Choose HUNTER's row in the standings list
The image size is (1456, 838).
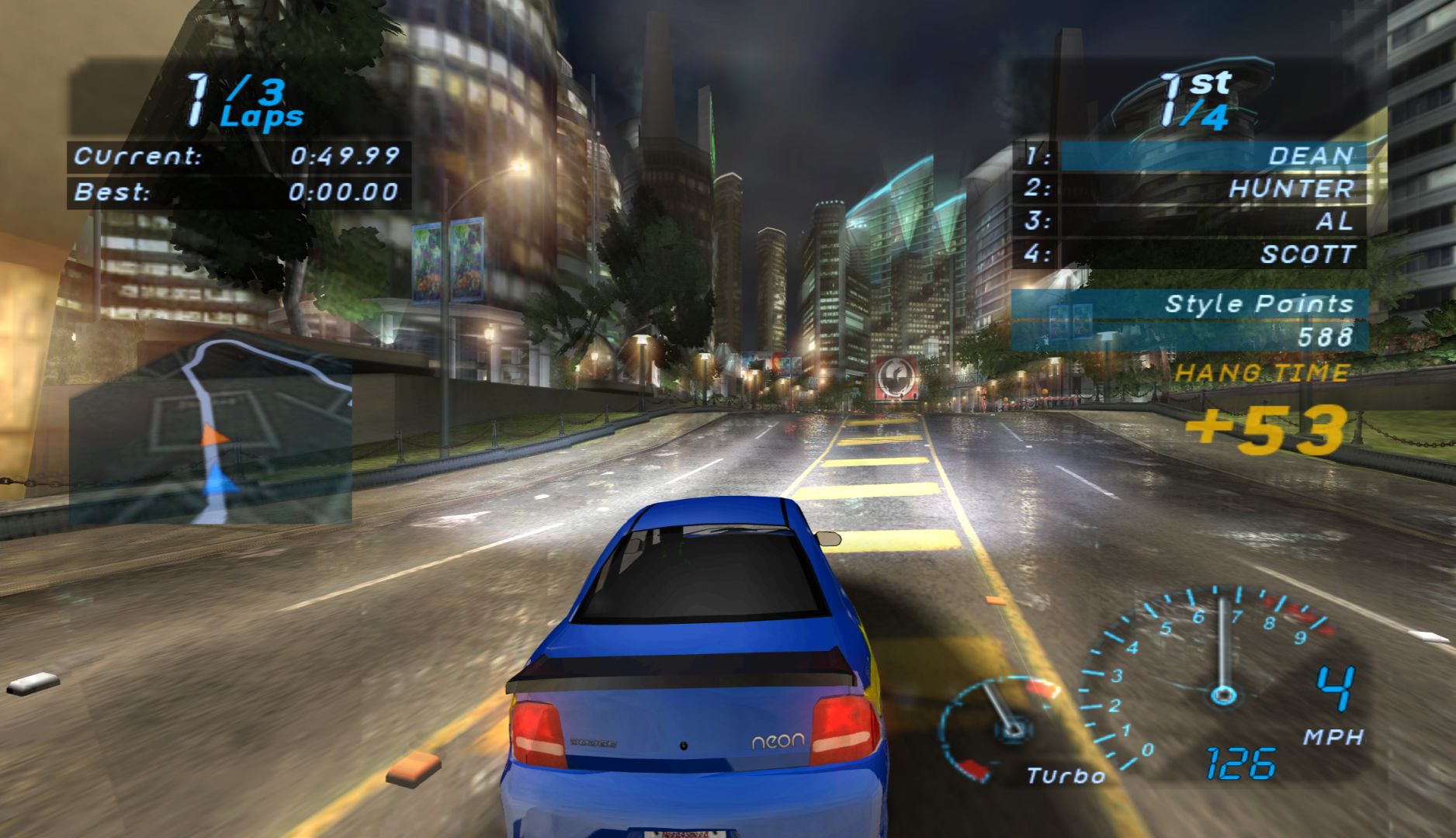[x=1212, y=188]
